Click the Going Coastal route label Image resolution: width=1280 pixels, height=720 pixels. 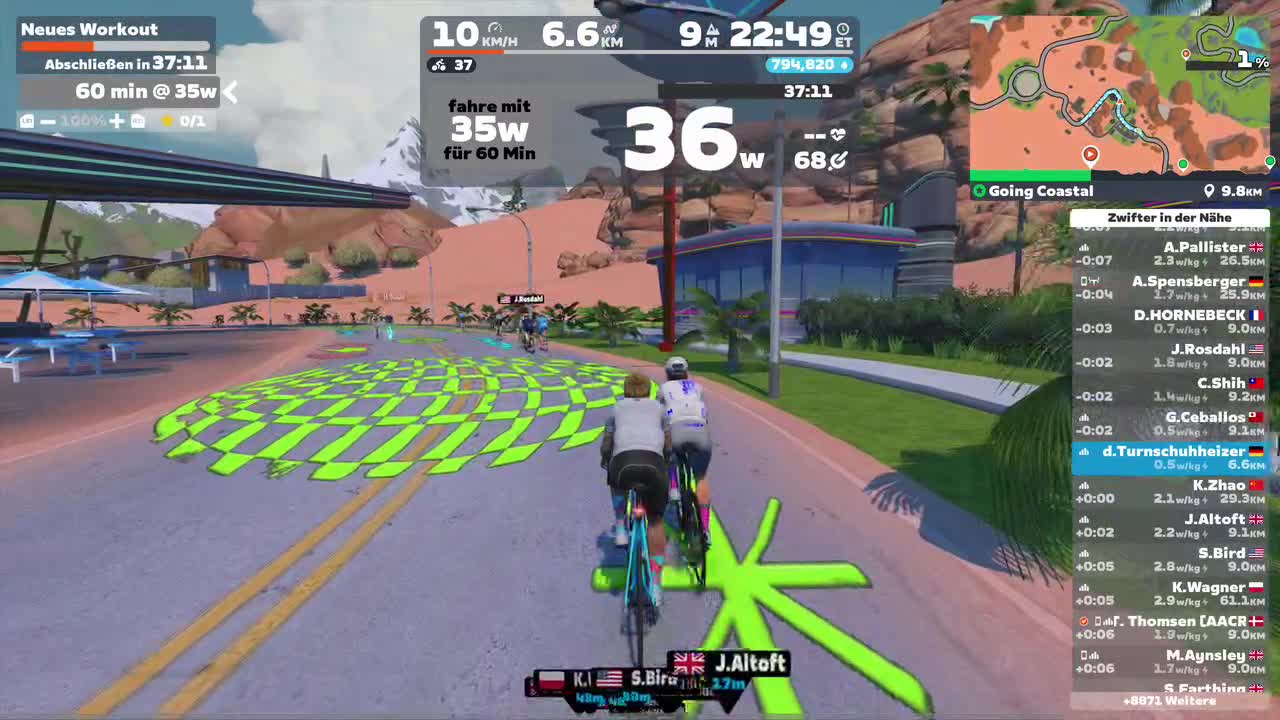pos(1040,191)
